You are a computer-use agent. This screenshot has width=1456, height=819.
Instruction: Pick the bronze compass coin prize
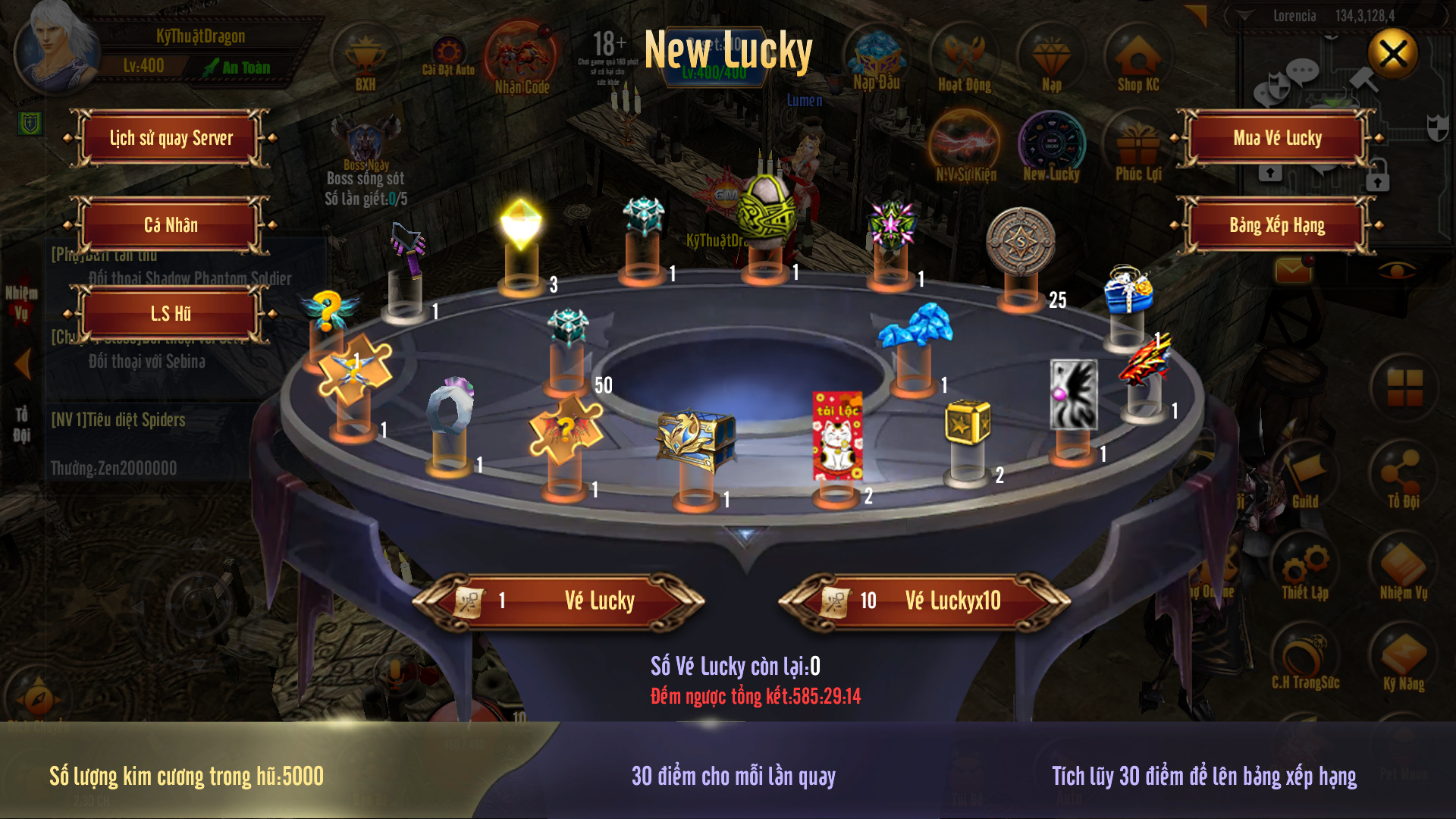(1021, 241)
